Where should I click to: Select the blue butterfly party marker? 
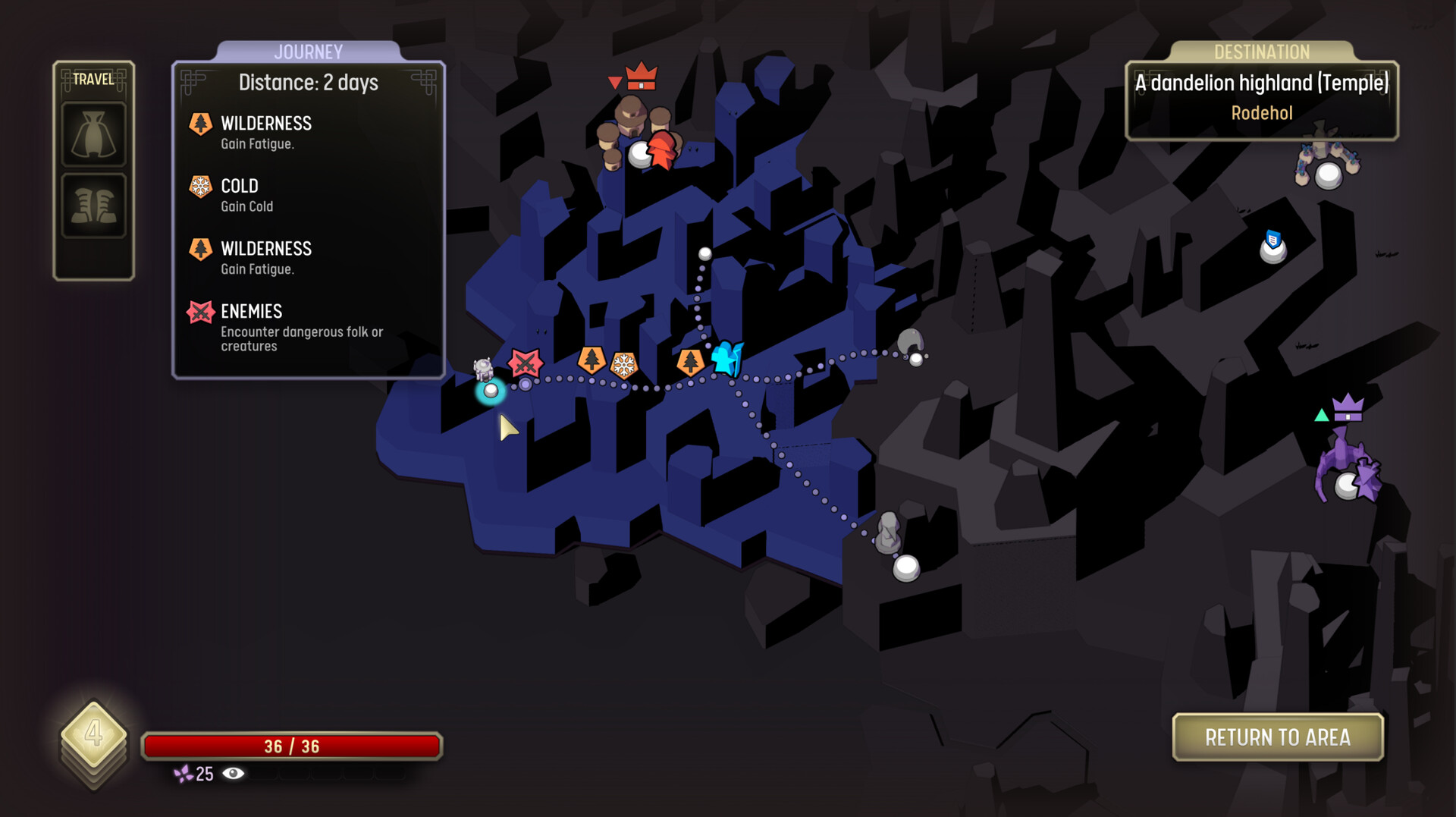pyautogui.click(x=726, y=357)
